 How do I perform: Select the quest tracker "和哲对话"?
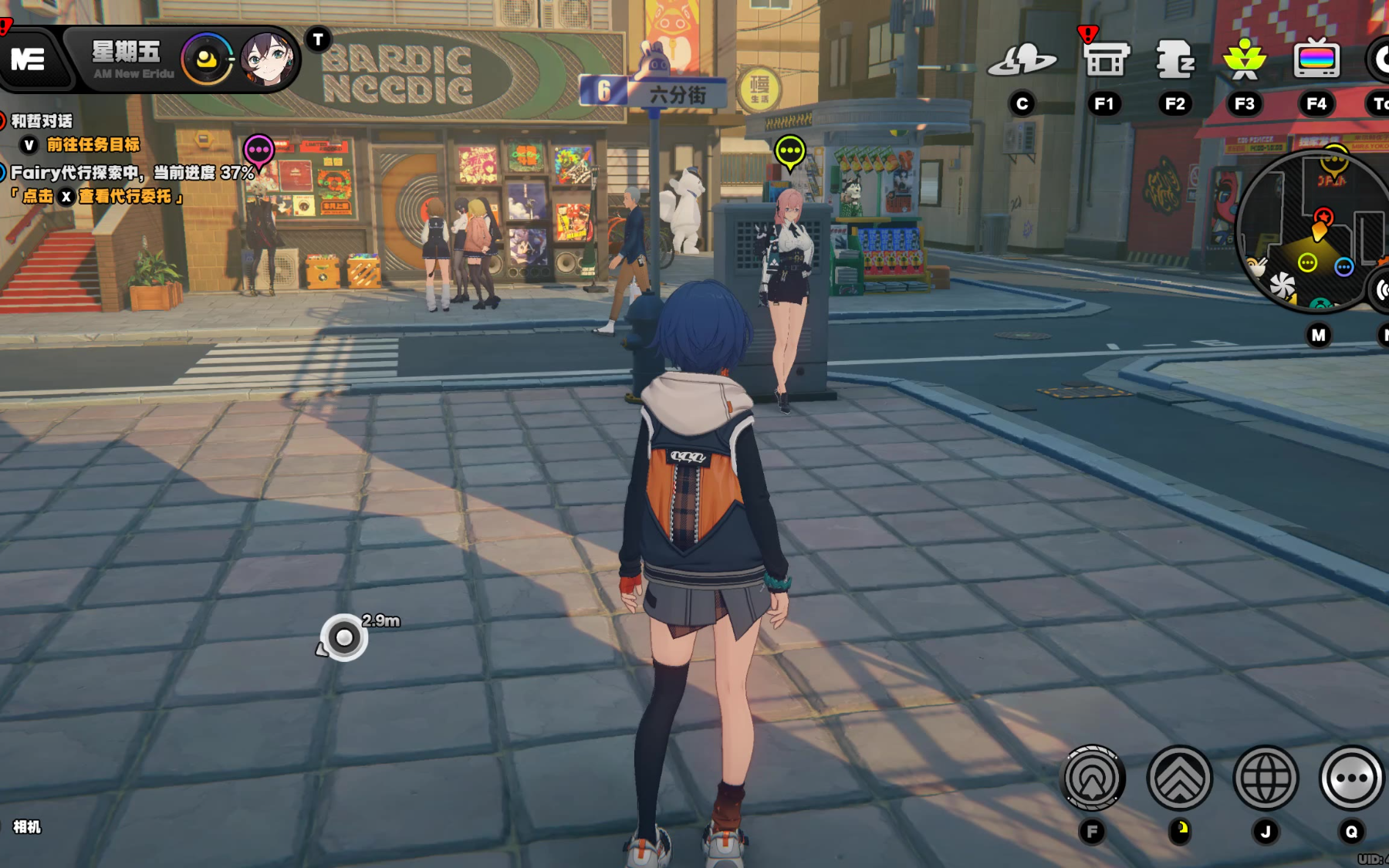click(x=42, y=121)
